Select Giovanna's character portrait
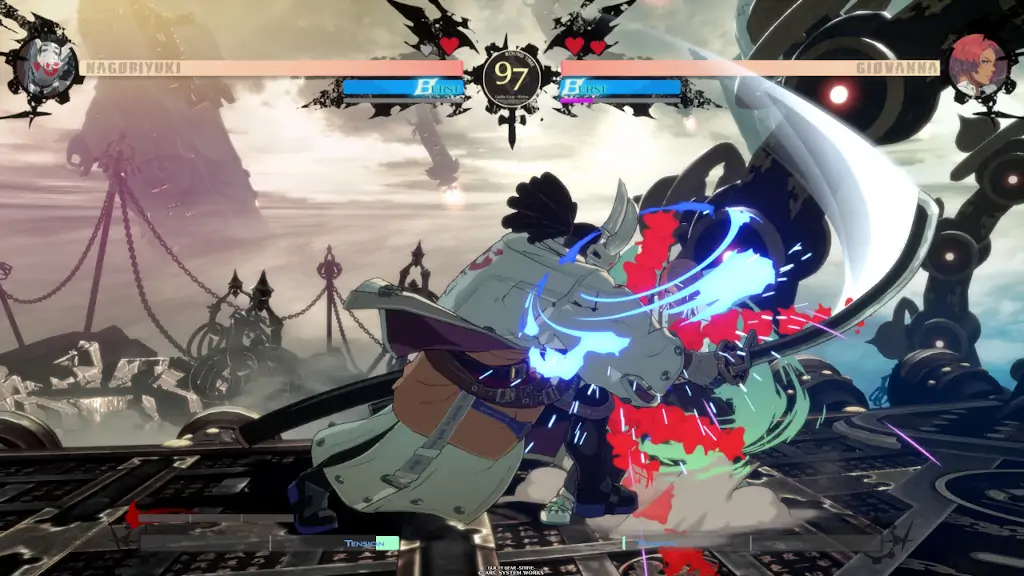This screenshot has height=576, width=1024. coord(977,67)
